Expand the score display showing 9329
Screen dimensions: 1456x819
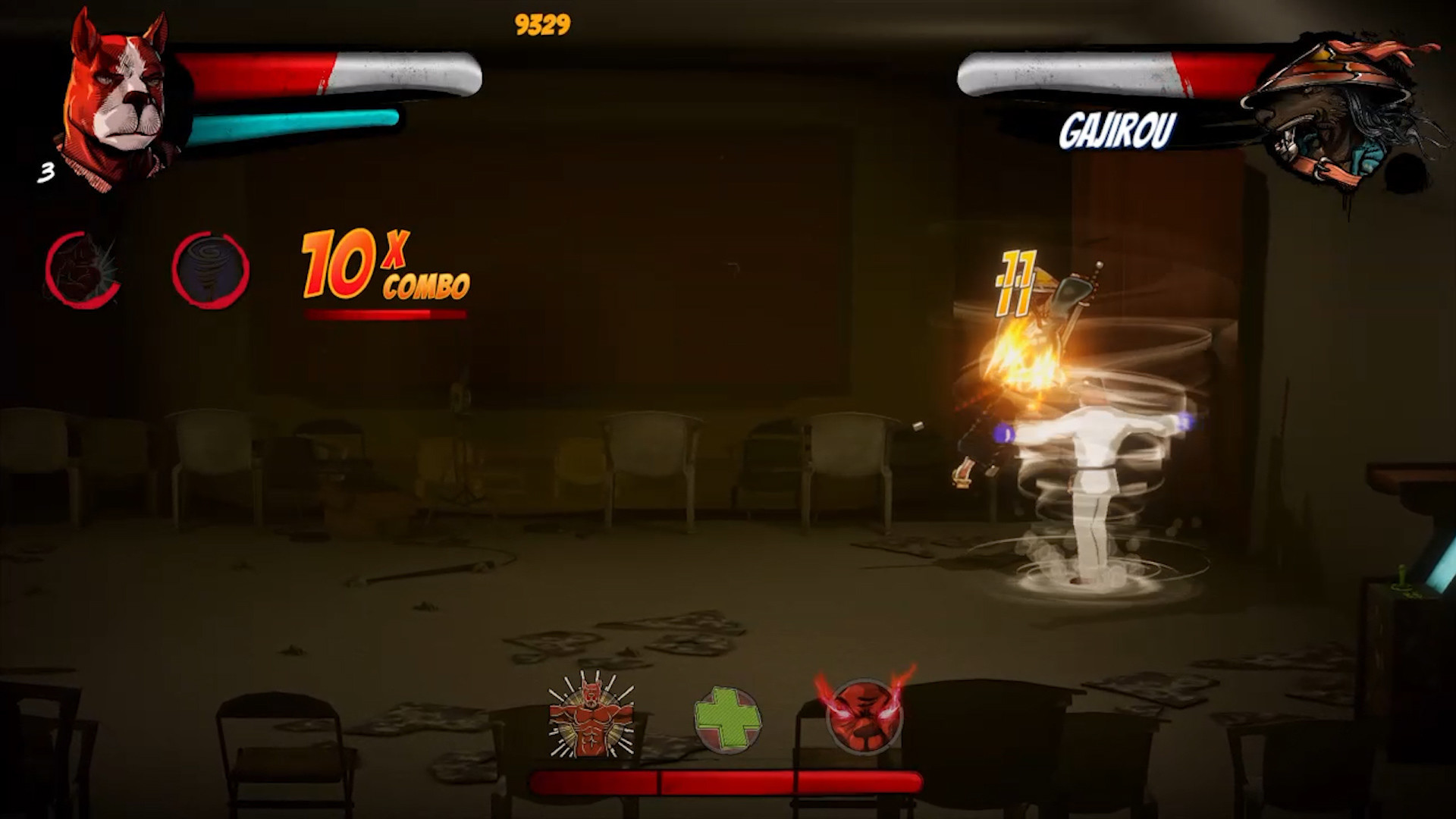pos(542,23)
